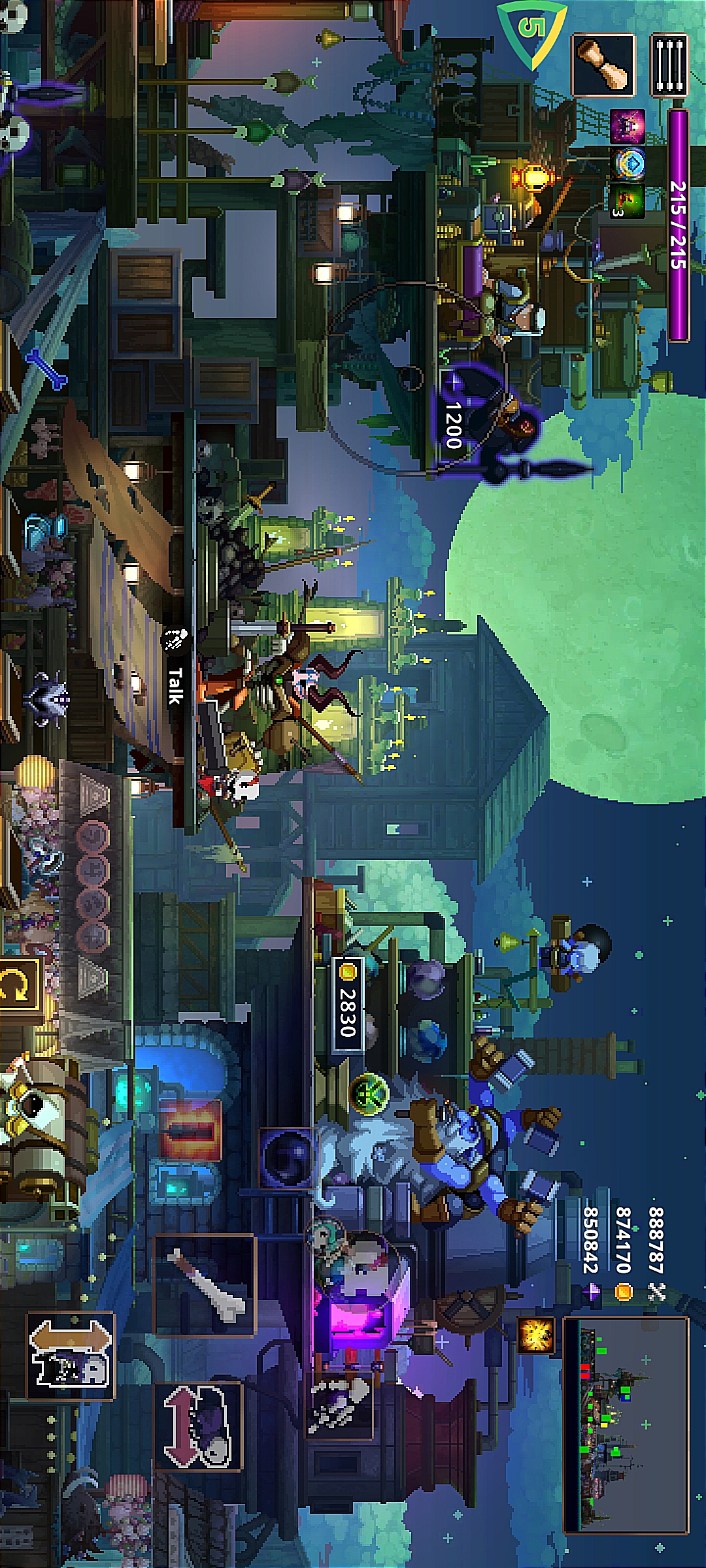Select the purple spider buff icon
This screenshot has height=1568, width=706.
tap(627, 127)
